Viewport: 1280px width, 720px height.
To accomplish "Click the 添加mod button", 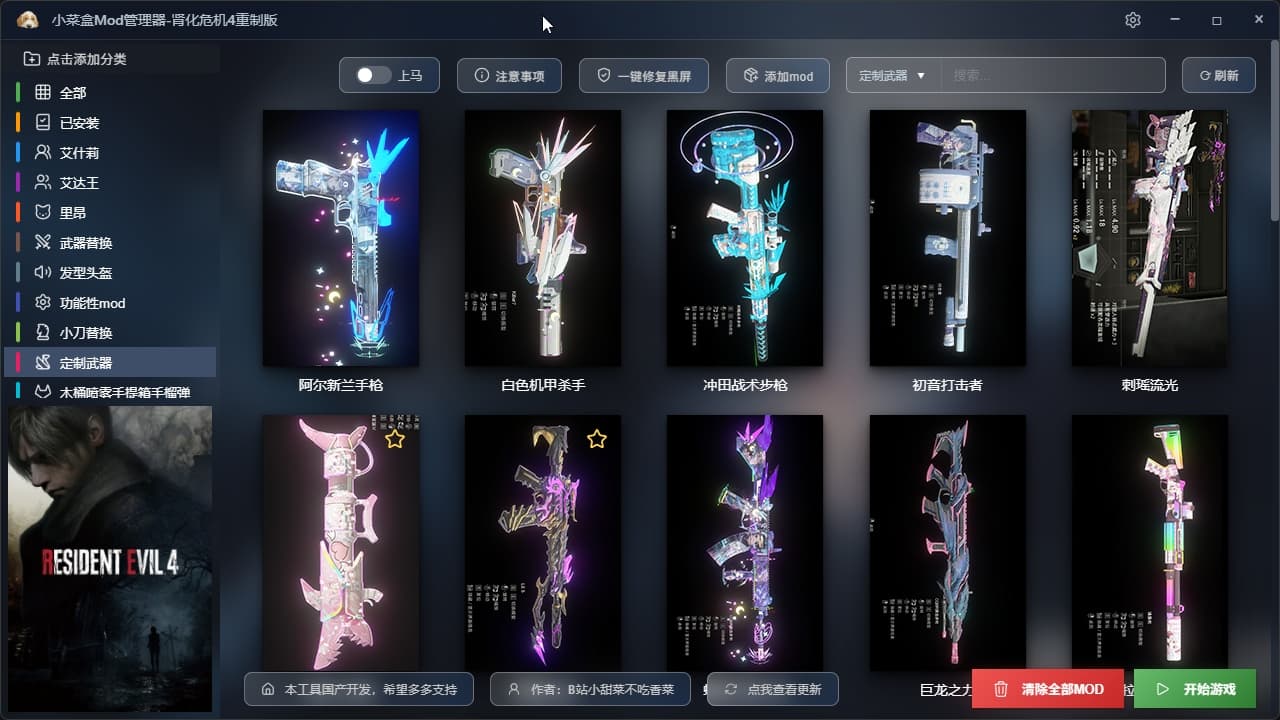I will pos(777,76).
